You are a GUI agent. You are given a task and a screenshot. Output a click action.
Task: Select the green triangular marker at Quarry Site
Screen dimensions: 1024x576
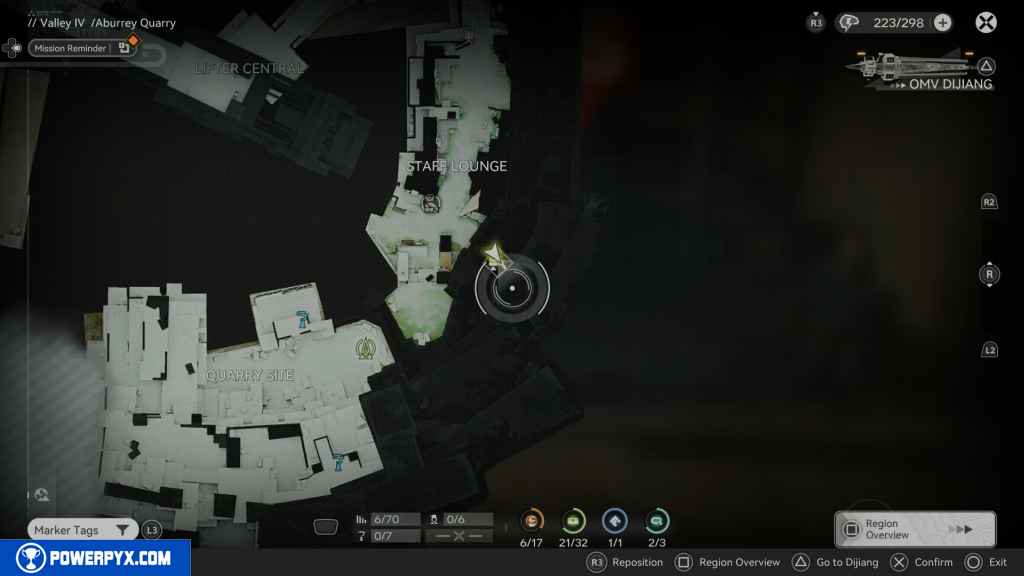coord(365,348)
